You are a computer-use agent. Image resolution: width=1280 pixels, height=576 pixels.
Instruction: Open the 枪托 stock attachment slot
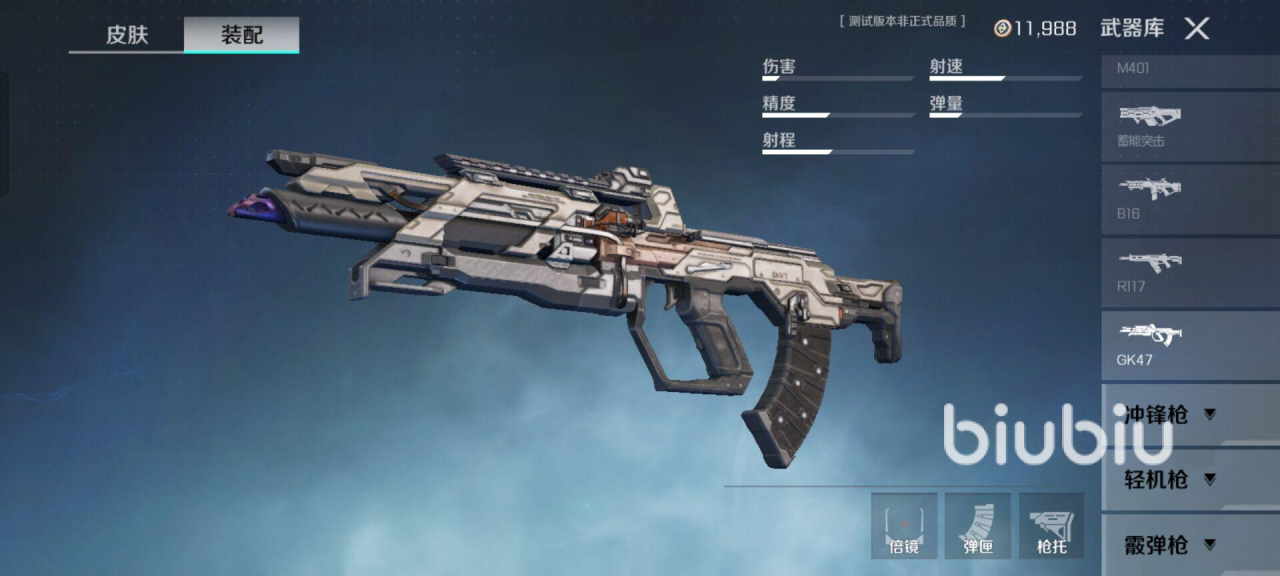[1052, 525]
